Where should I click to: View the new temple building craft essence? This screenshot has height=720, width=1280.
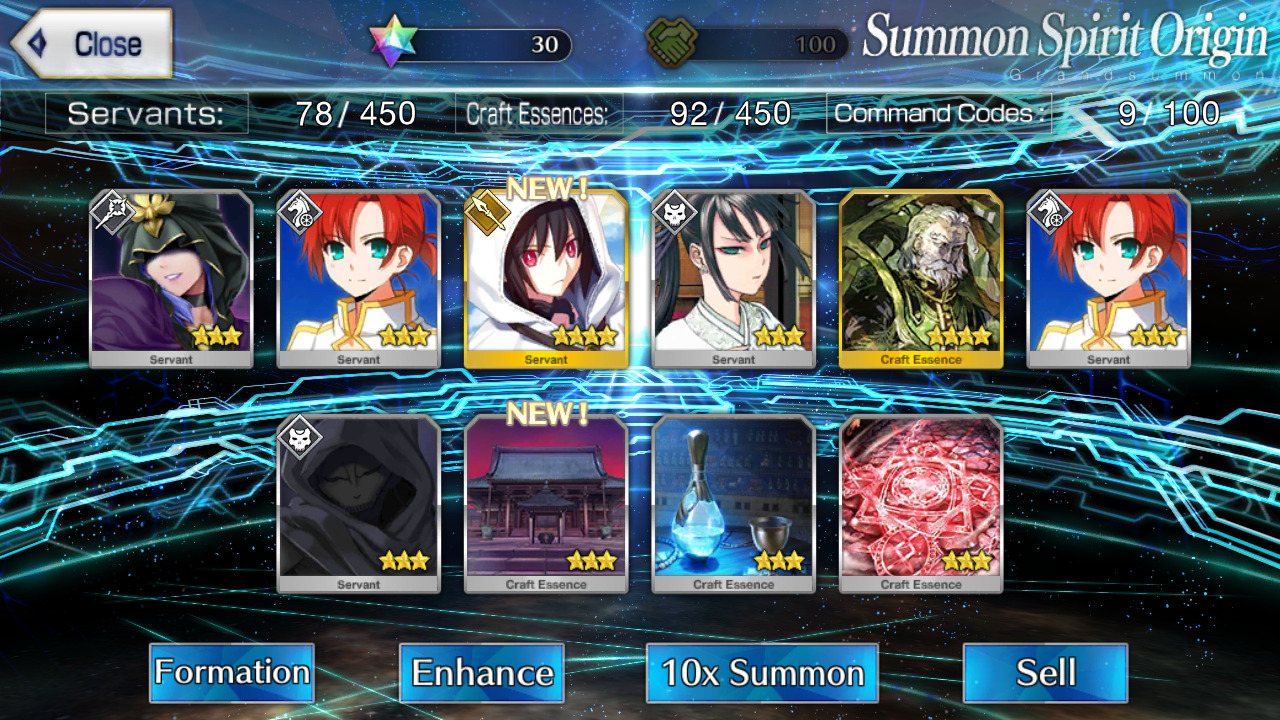click(x=546, y=503)
